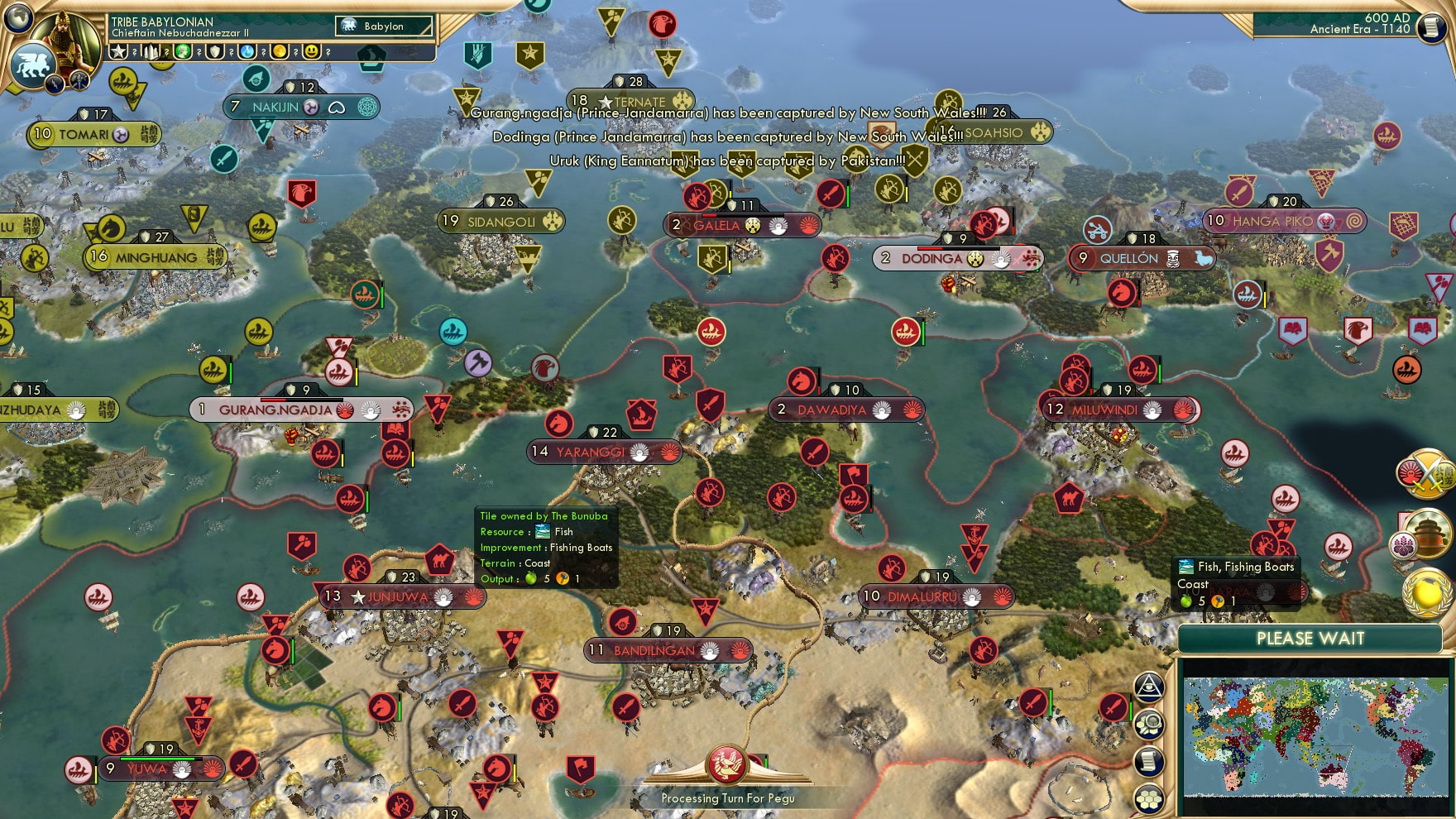Open minimap options with the magnifier icon
Image resolution: width=1456 pixels, height=819 pixels.
(1149, 725)
